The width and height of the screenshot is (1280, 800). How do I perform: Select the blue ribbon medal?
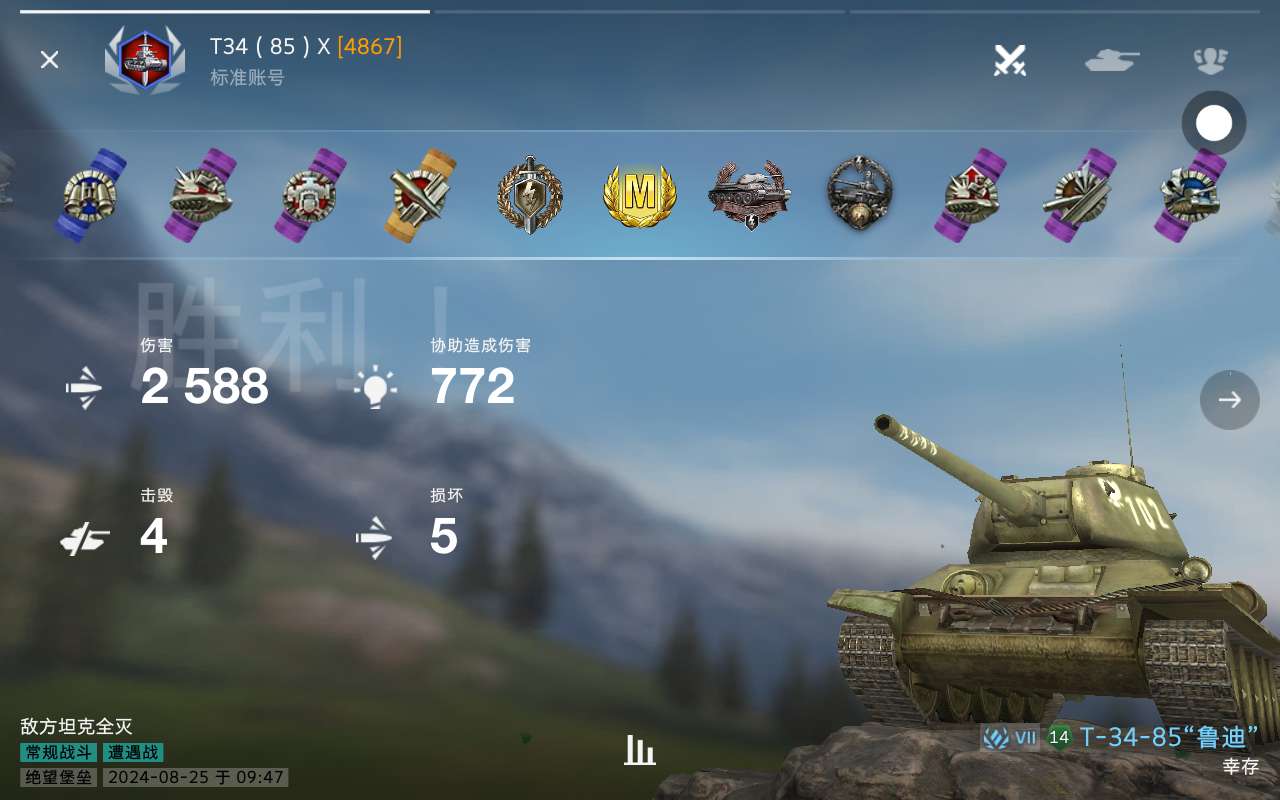coord(90,195)
